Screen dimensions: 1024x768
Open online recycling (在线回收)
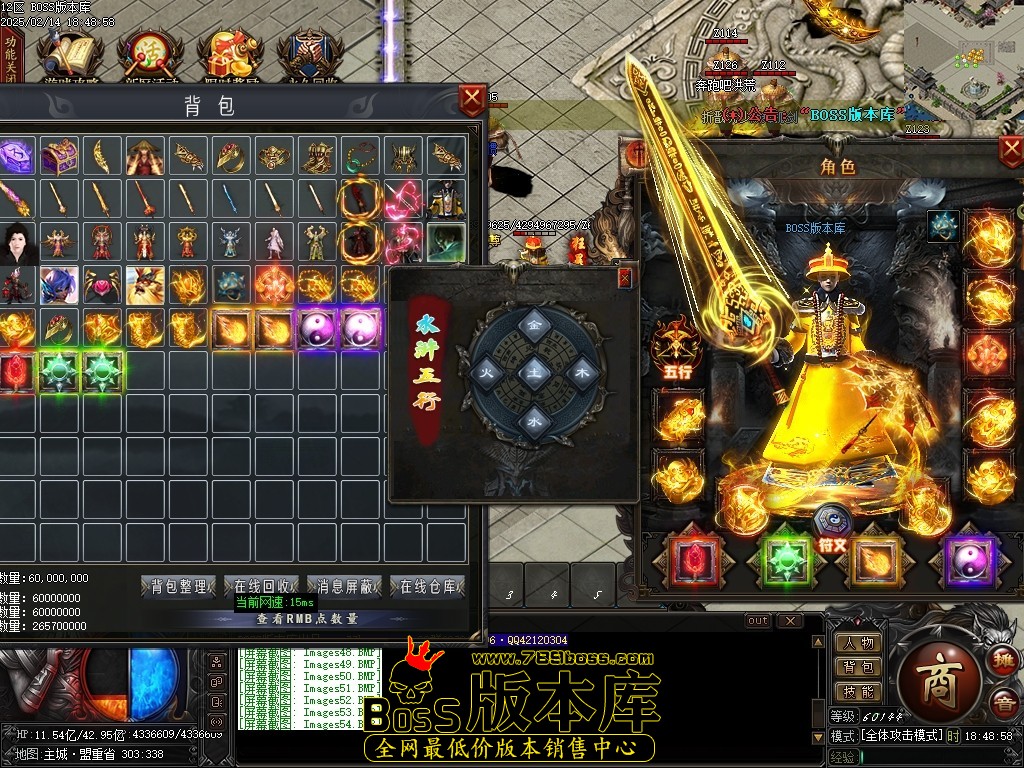pos(262,587)
